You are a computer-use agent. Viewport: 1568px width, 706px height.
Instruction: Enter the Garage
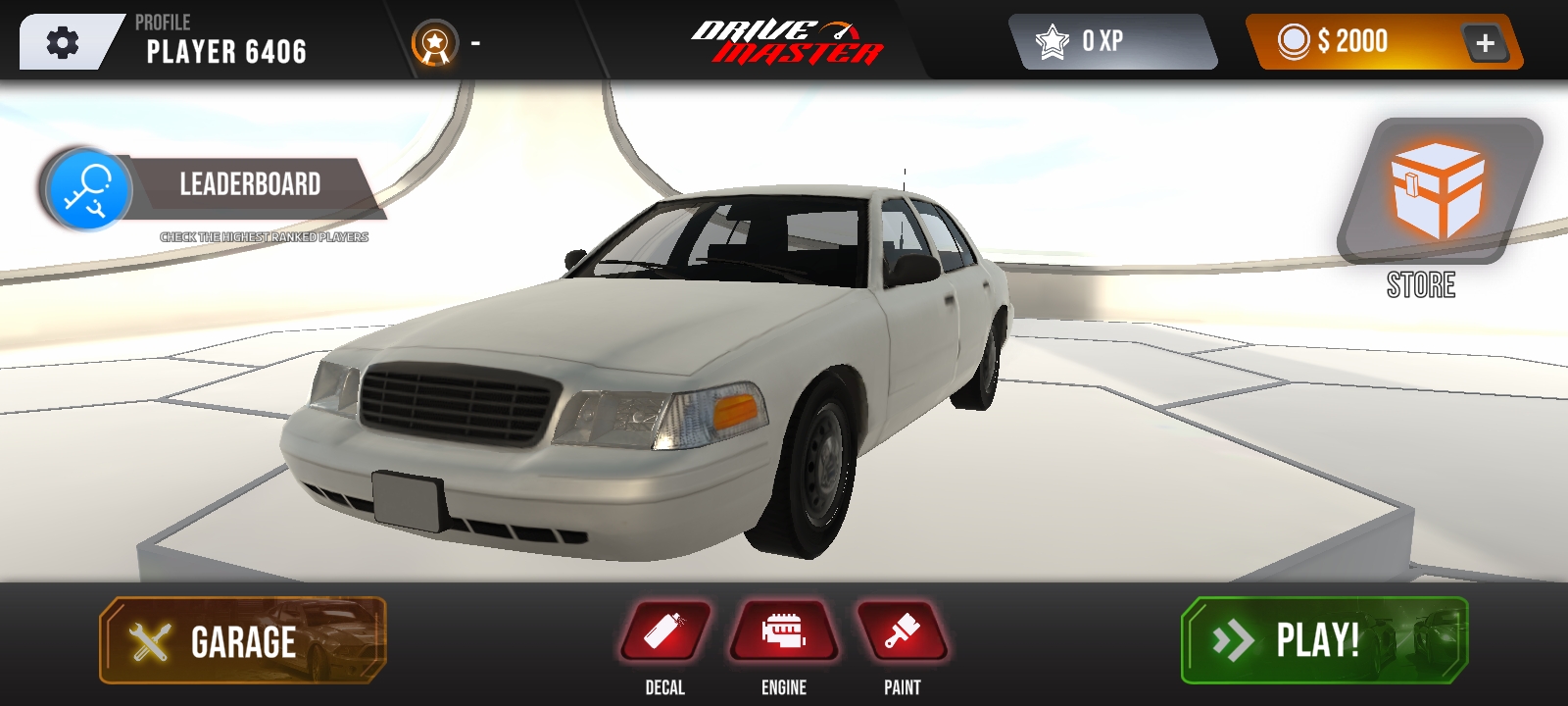[243, 641]
